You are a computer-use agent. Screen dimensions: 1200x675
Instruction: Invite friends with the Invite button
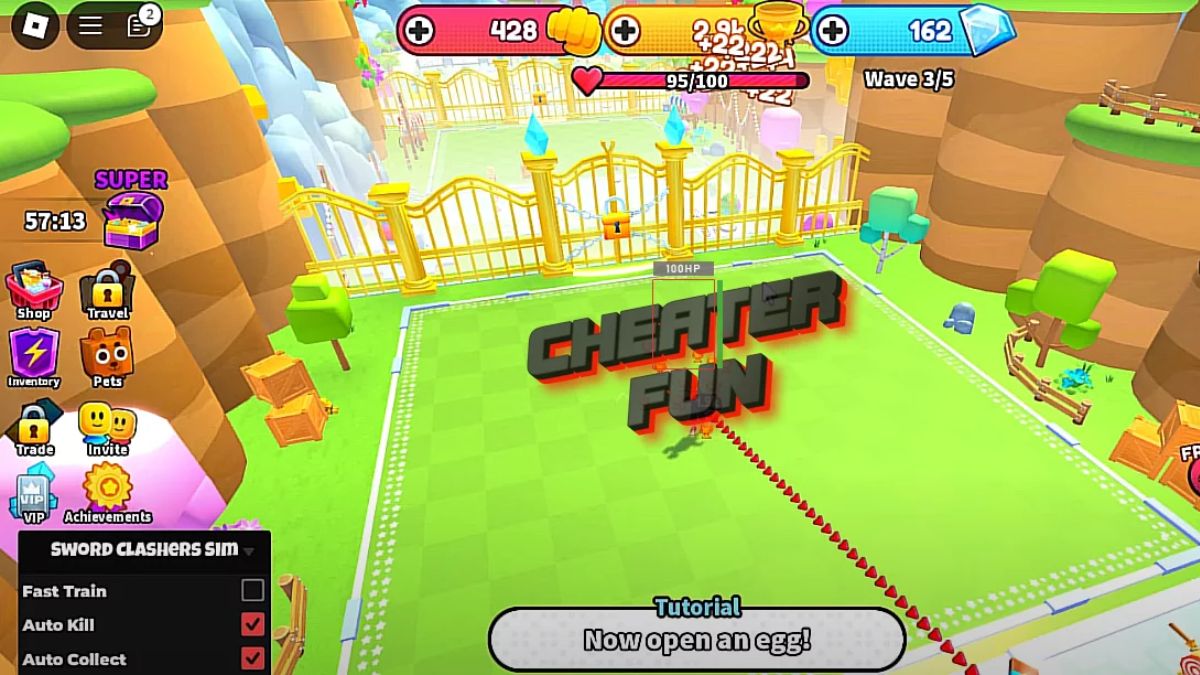coord(107,427)
